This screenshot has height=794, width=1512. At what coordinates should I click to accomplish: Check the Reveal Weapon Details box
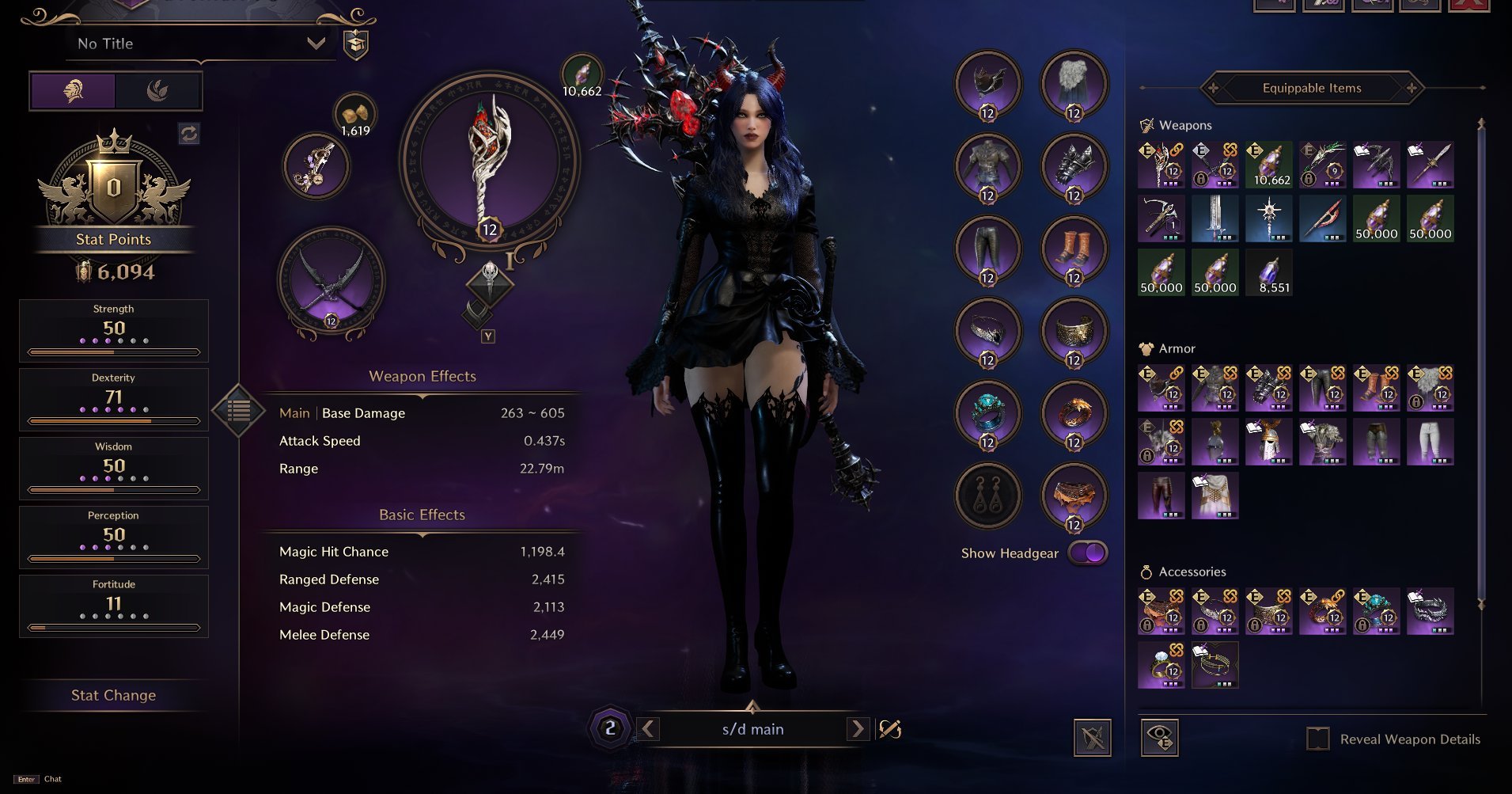coord(1317,739)
